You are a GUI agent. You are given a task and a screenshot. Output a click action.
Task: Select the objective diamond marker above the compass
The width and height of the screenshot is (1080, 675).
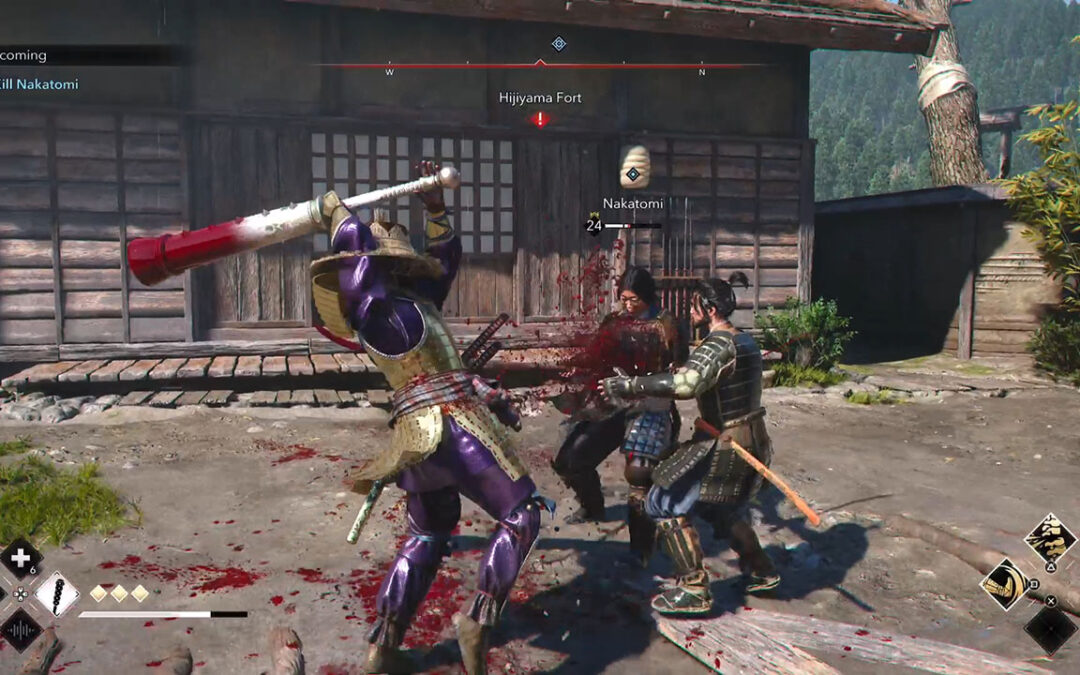click(x=559, y=43)
